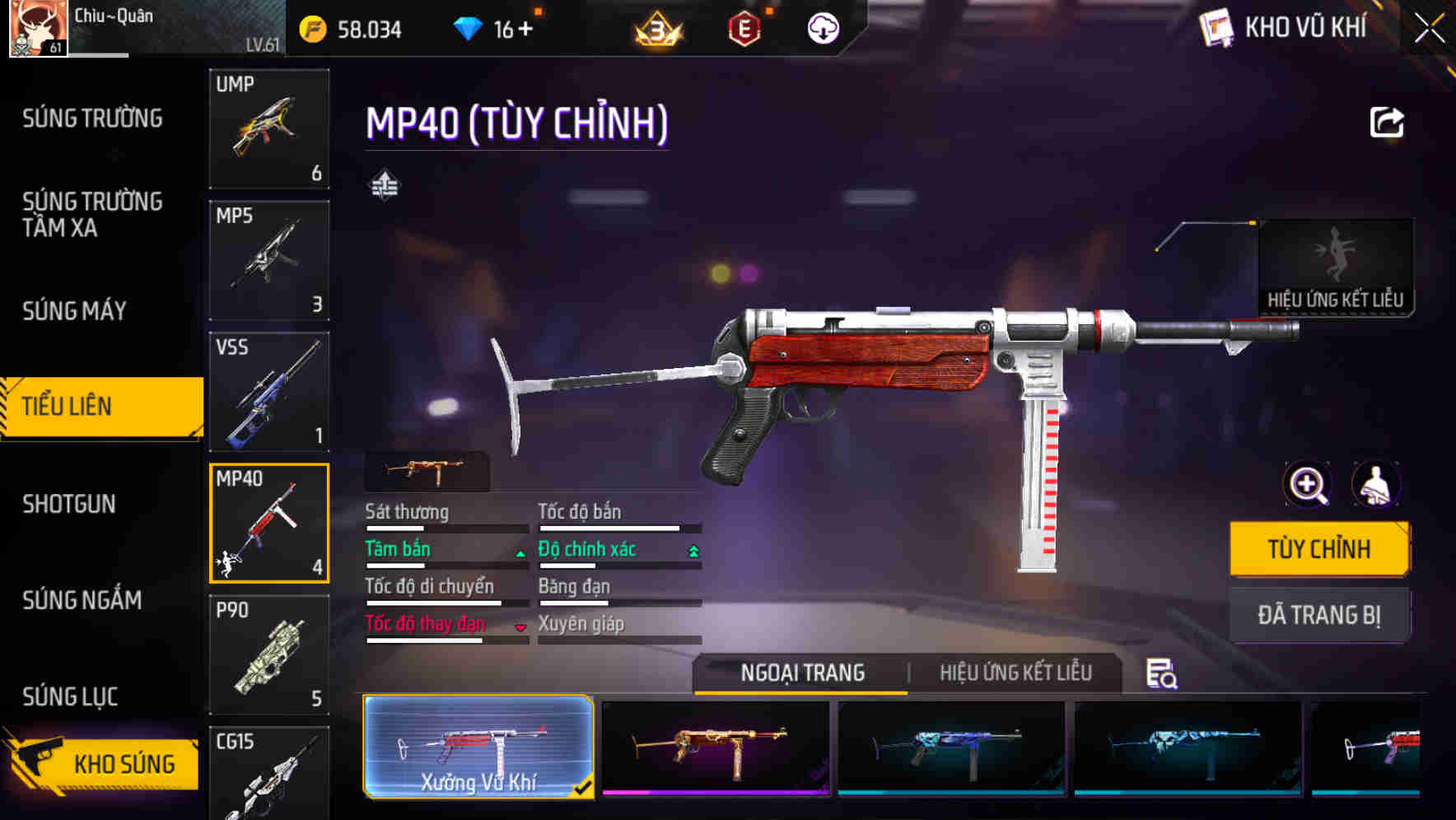Choose the Súng Ngắm category

tap(82, 600)
